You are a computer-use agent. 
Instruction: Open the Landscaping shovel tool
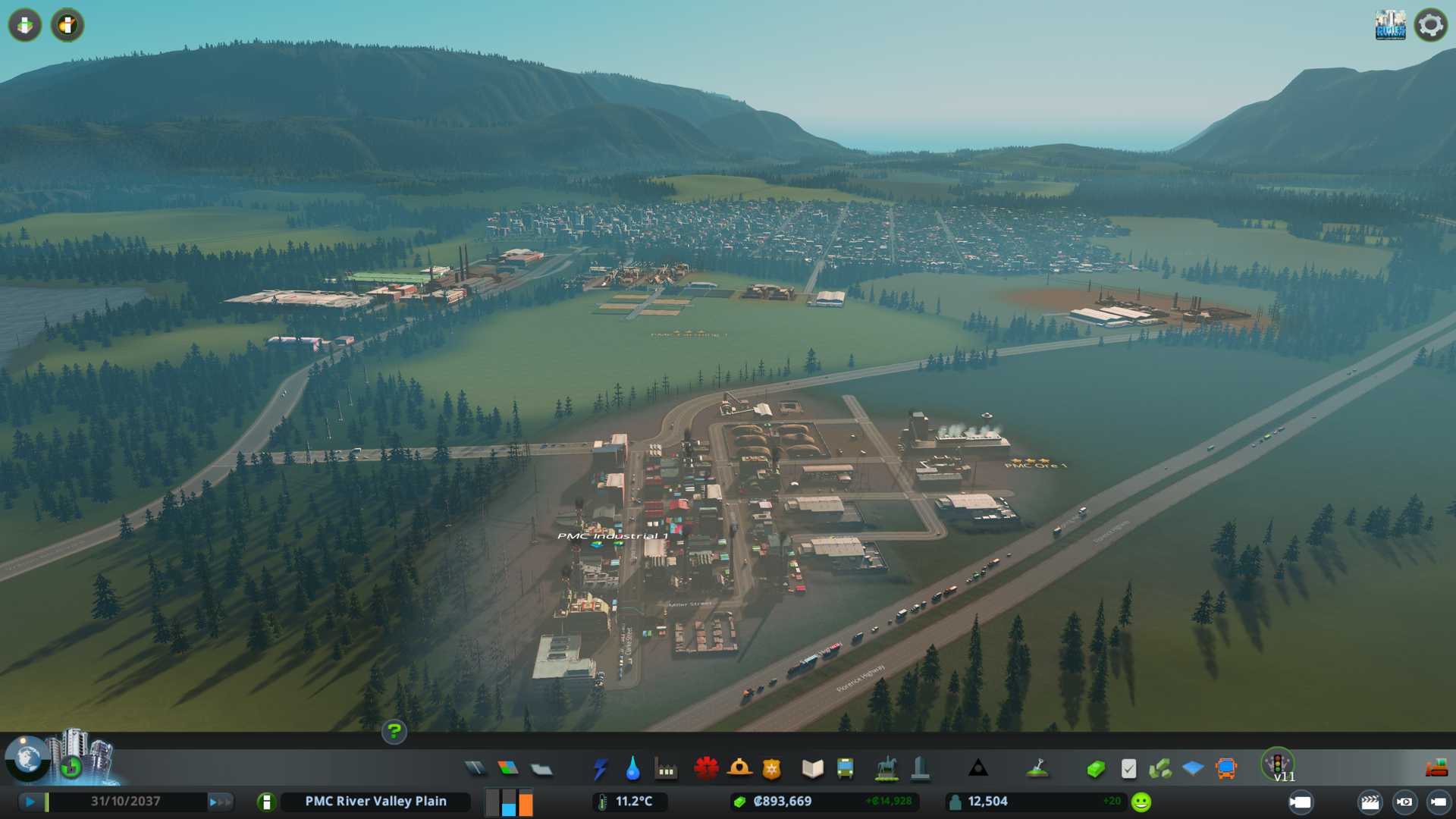[x=1037, y=769]
